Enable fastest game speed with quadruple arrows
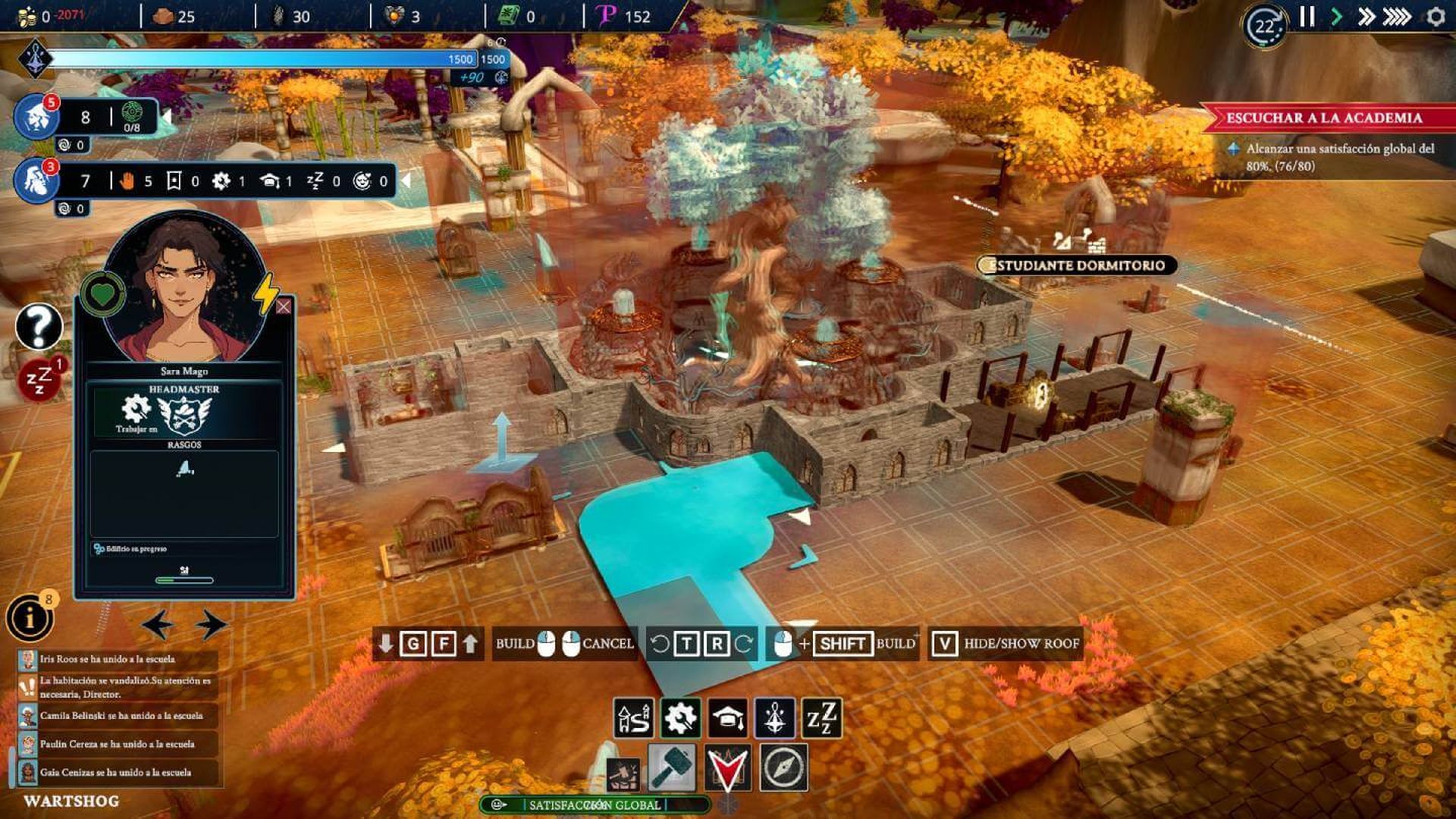1456x819 pixels. [1399, 16]
